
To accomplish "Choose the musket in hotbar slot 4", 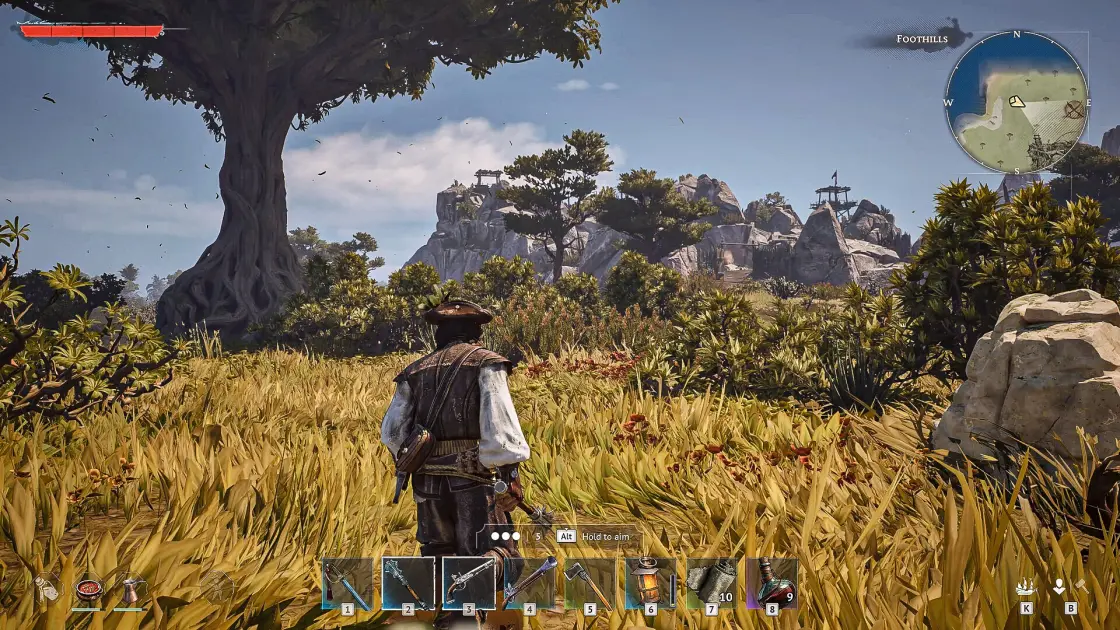I will pos(530,583).
